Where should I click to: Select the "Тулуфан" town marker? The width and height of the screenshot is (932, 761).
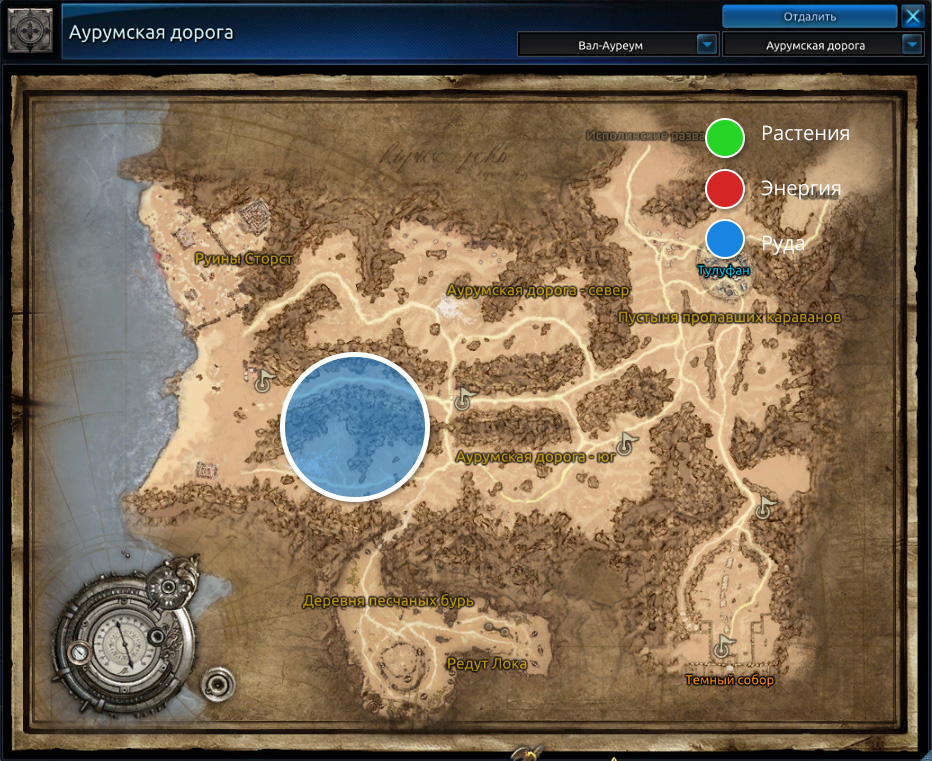pos(724,271)
